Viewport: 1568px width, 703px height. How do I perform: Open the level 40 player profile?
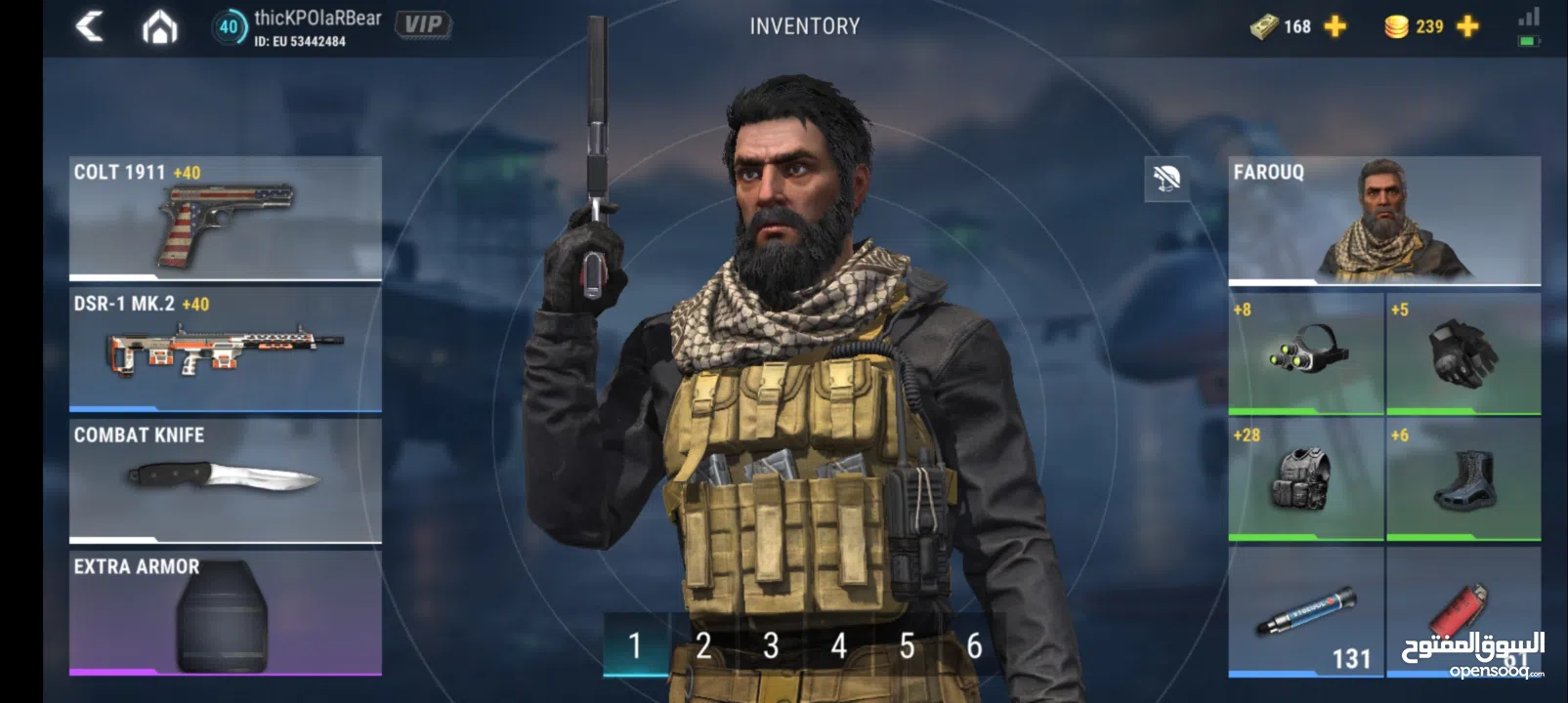tap(229, 26)
